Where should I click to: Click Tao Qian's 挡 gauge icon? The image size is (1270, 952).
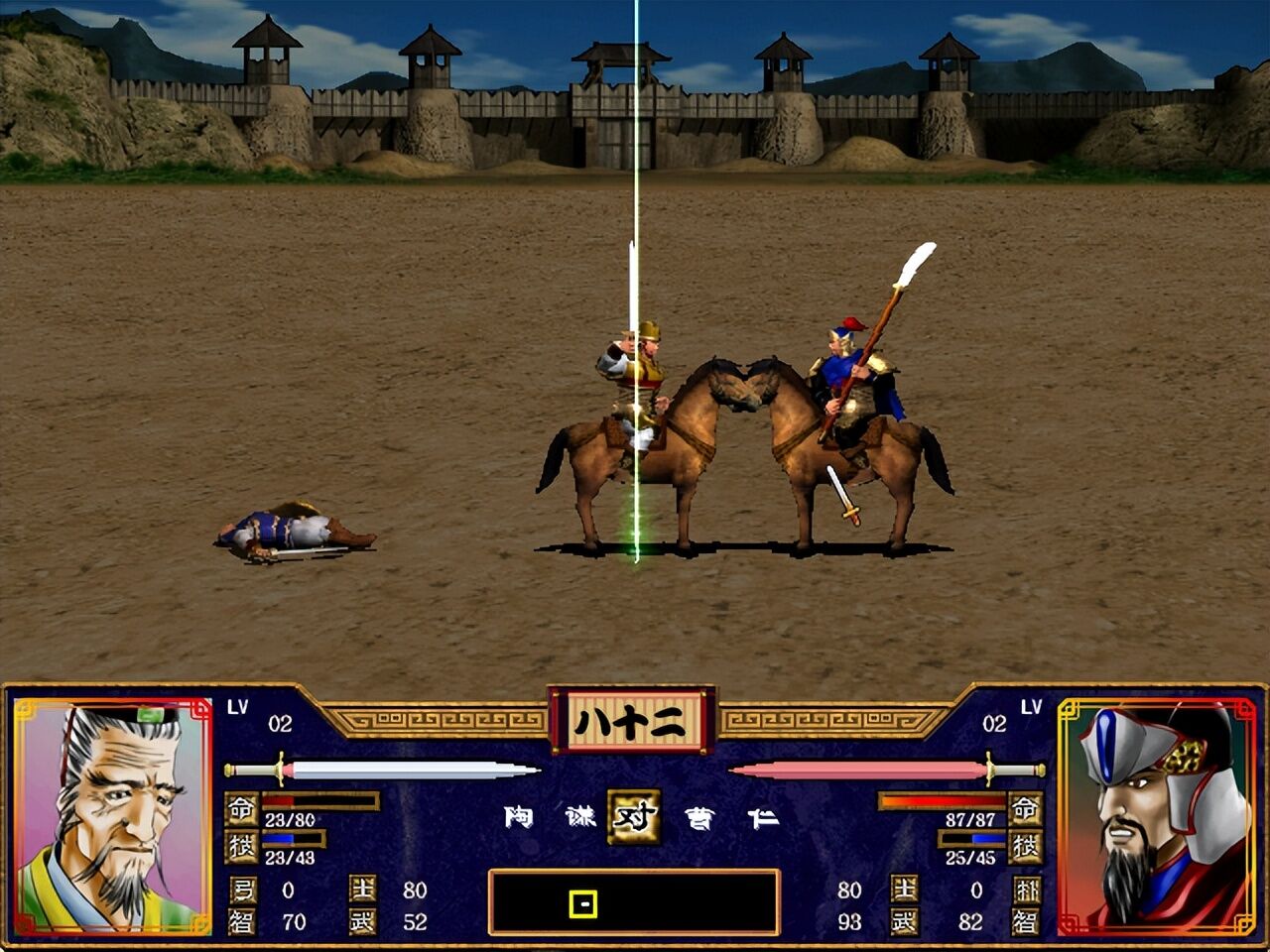(x=243, y=847)
